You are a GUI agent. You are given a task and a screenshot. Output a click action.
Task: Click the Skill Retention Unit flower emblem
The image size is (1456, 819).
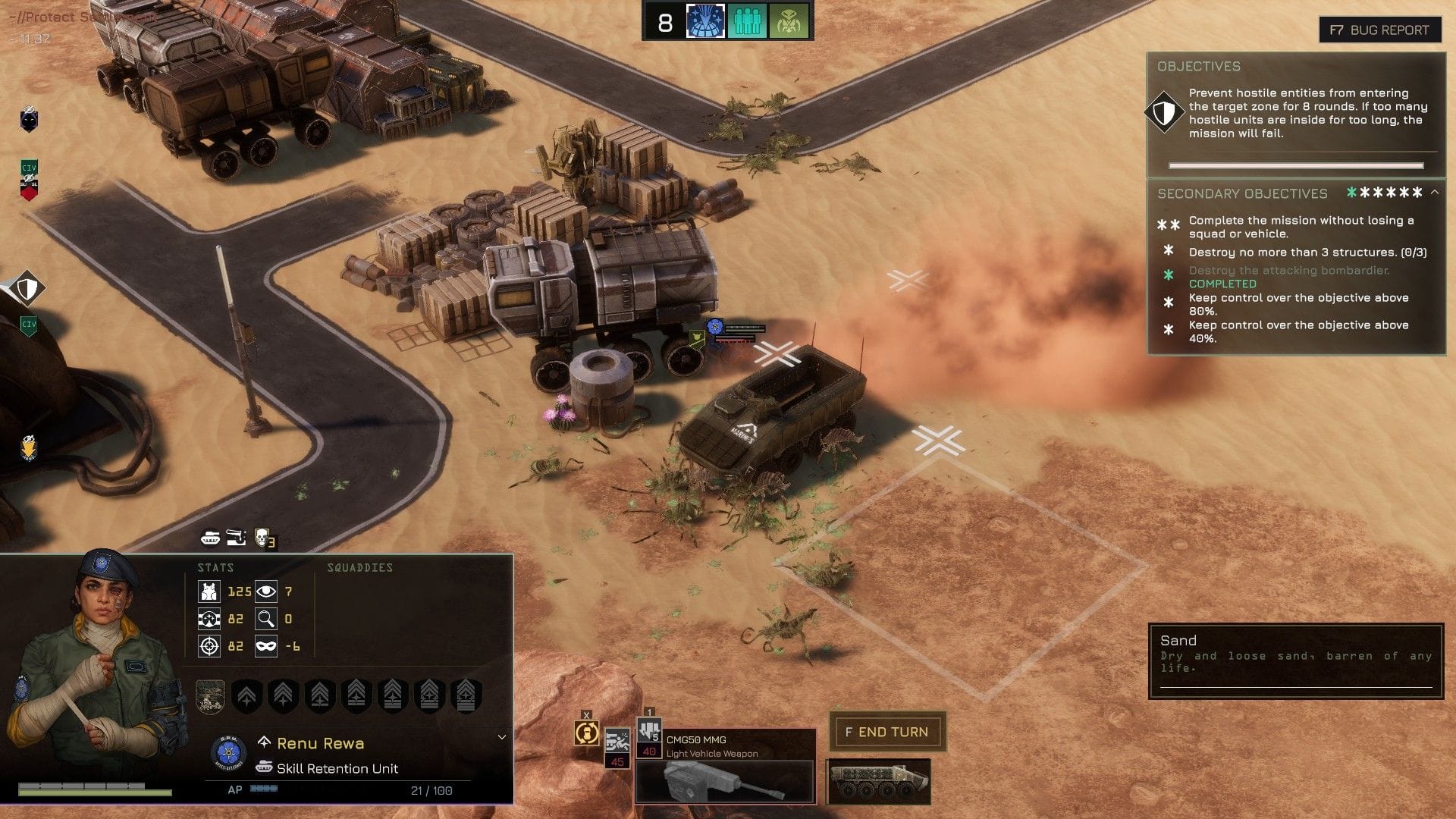coord(227,753)
